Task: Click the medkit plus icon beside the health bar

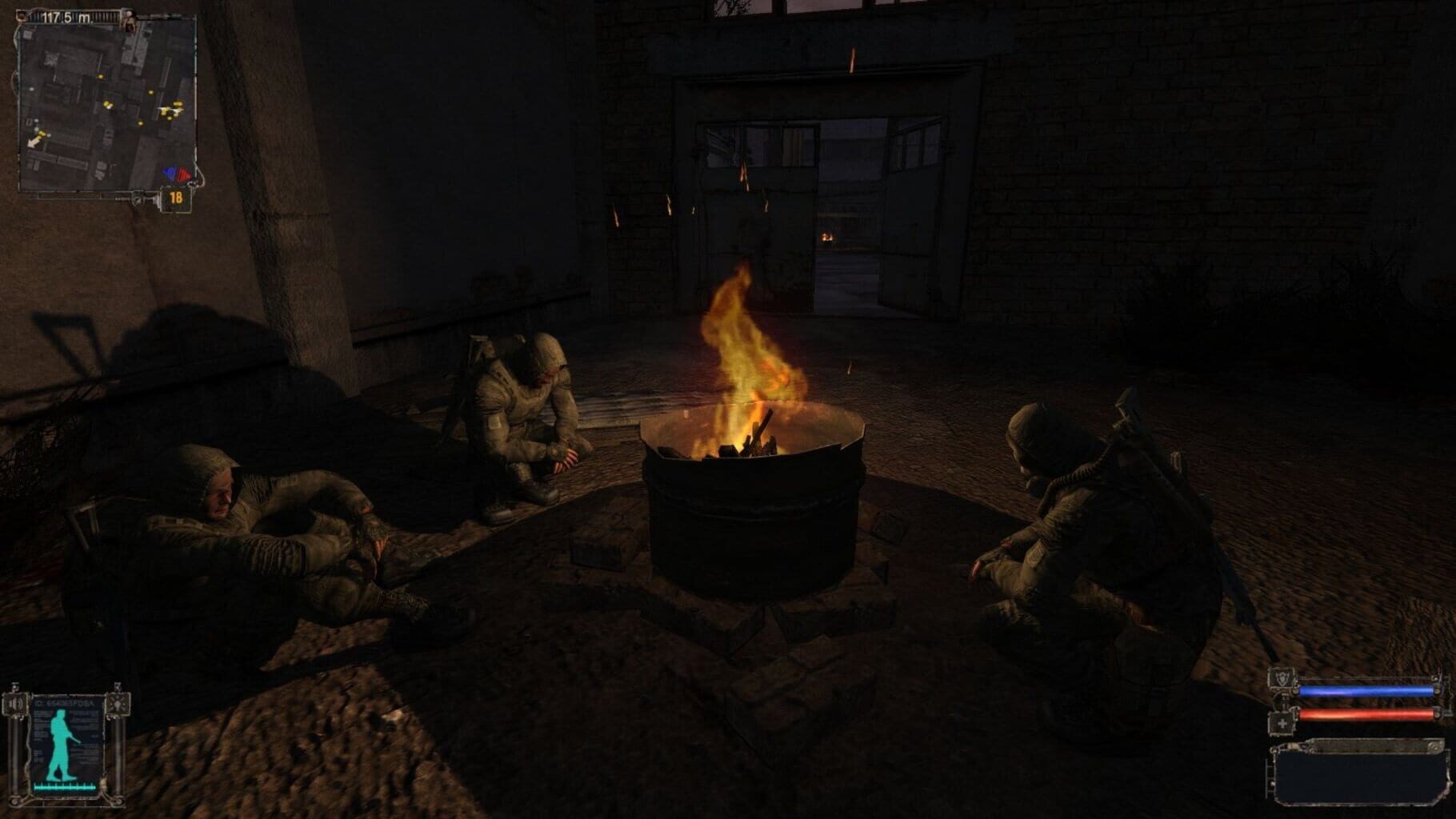Action: coord(1282,723)
